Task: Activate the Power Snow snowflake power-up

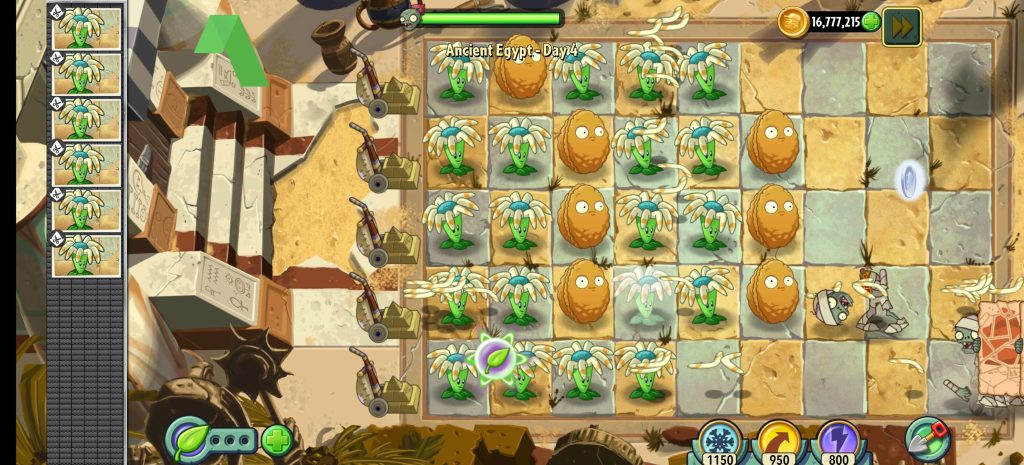Action: tap(719, 440)
